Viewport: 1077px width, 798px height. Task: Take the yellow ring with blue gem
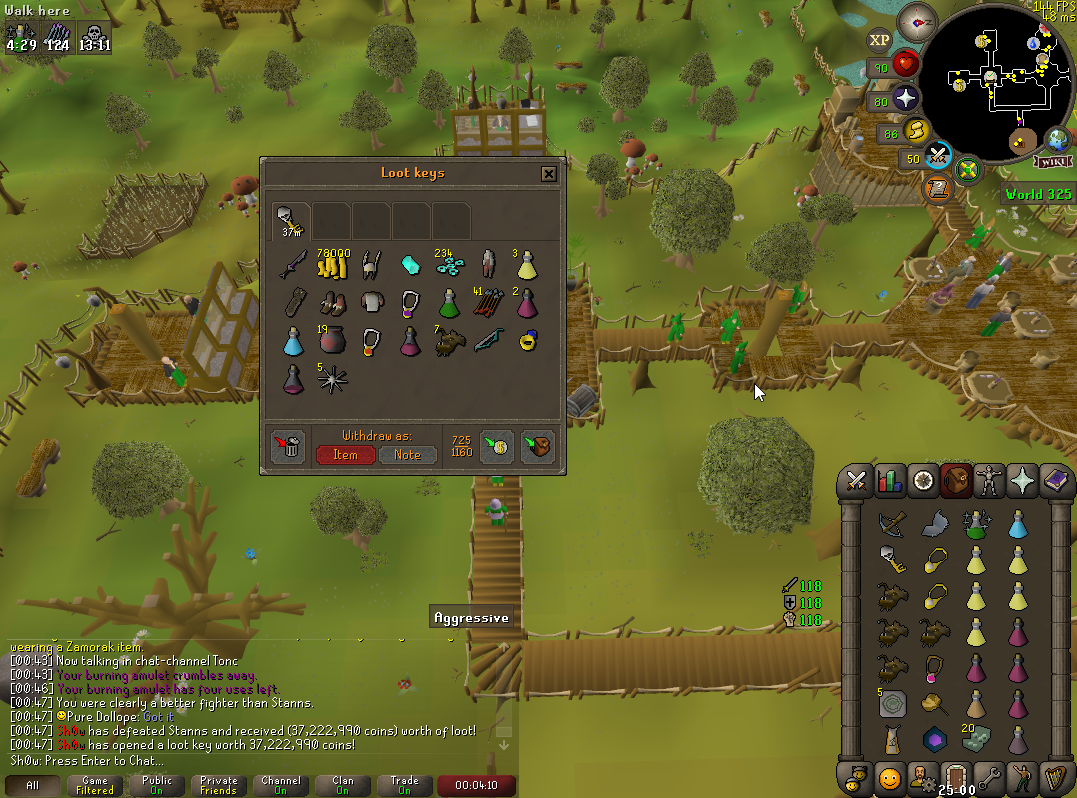[x=529, y=342]
